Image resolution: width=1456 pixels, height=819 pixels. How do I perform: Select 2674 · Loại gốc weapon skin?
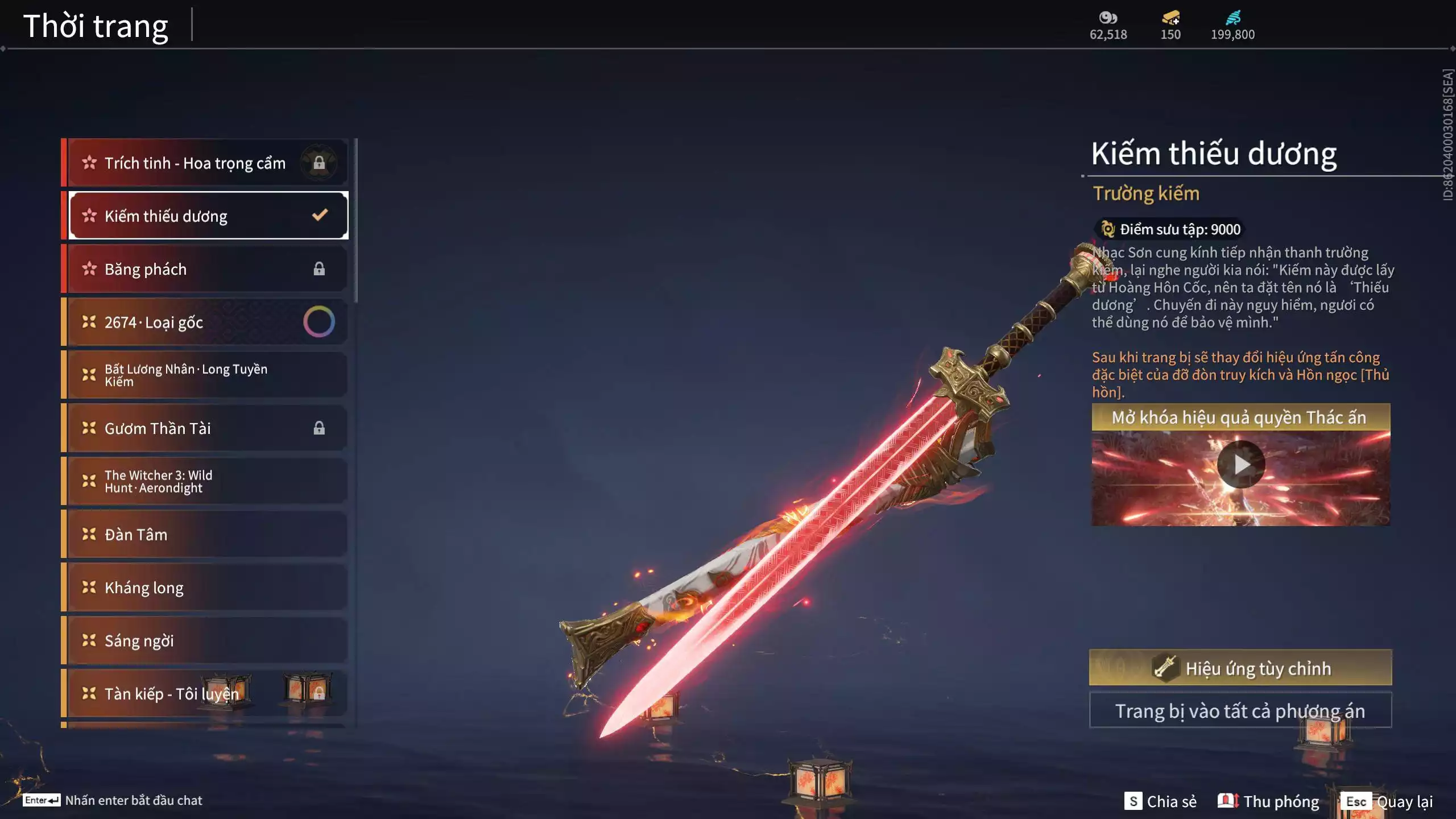182,322
